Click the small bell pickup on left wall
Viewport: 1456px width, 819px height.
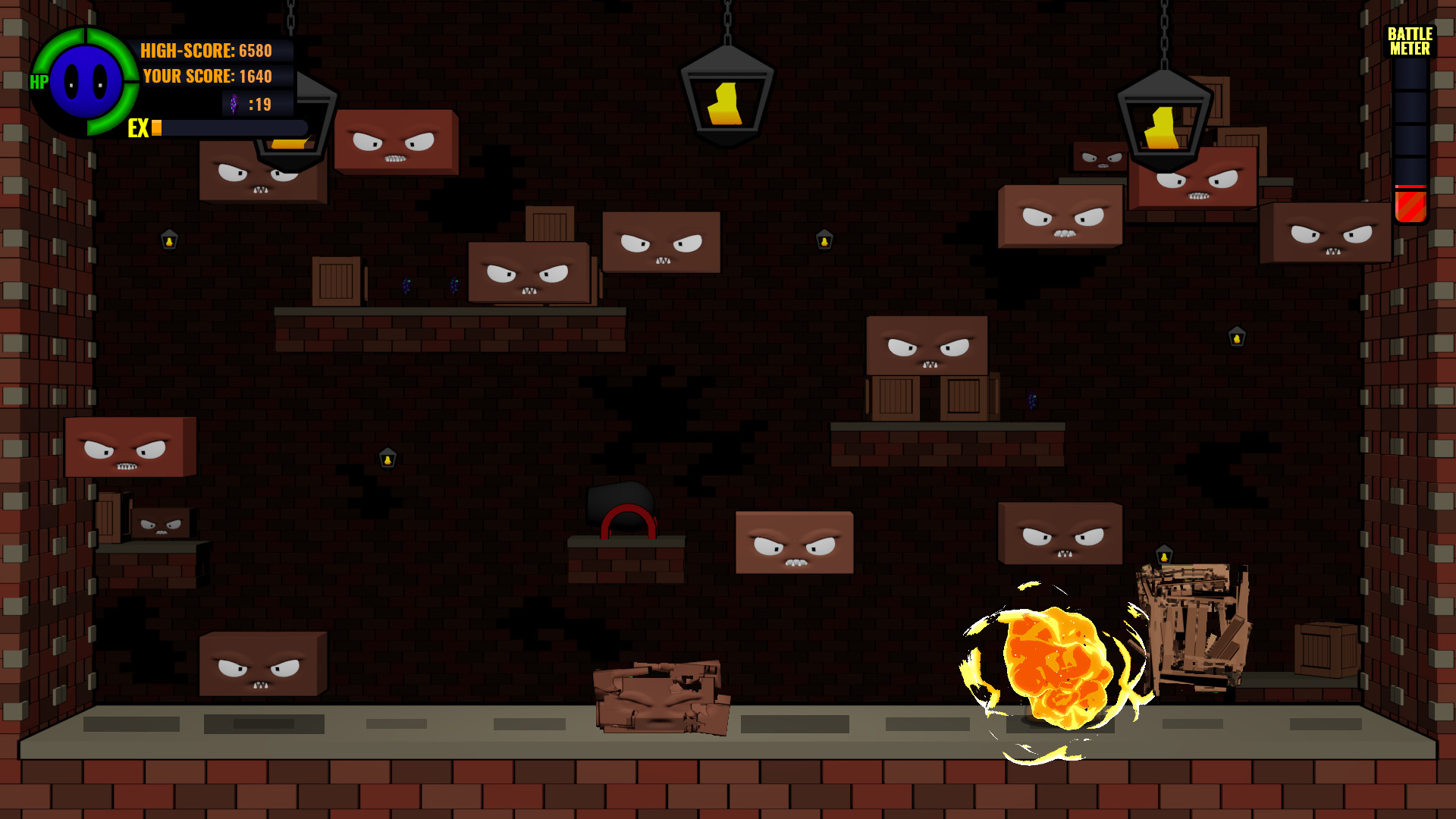pyautogui.click(x=169, y=239)
